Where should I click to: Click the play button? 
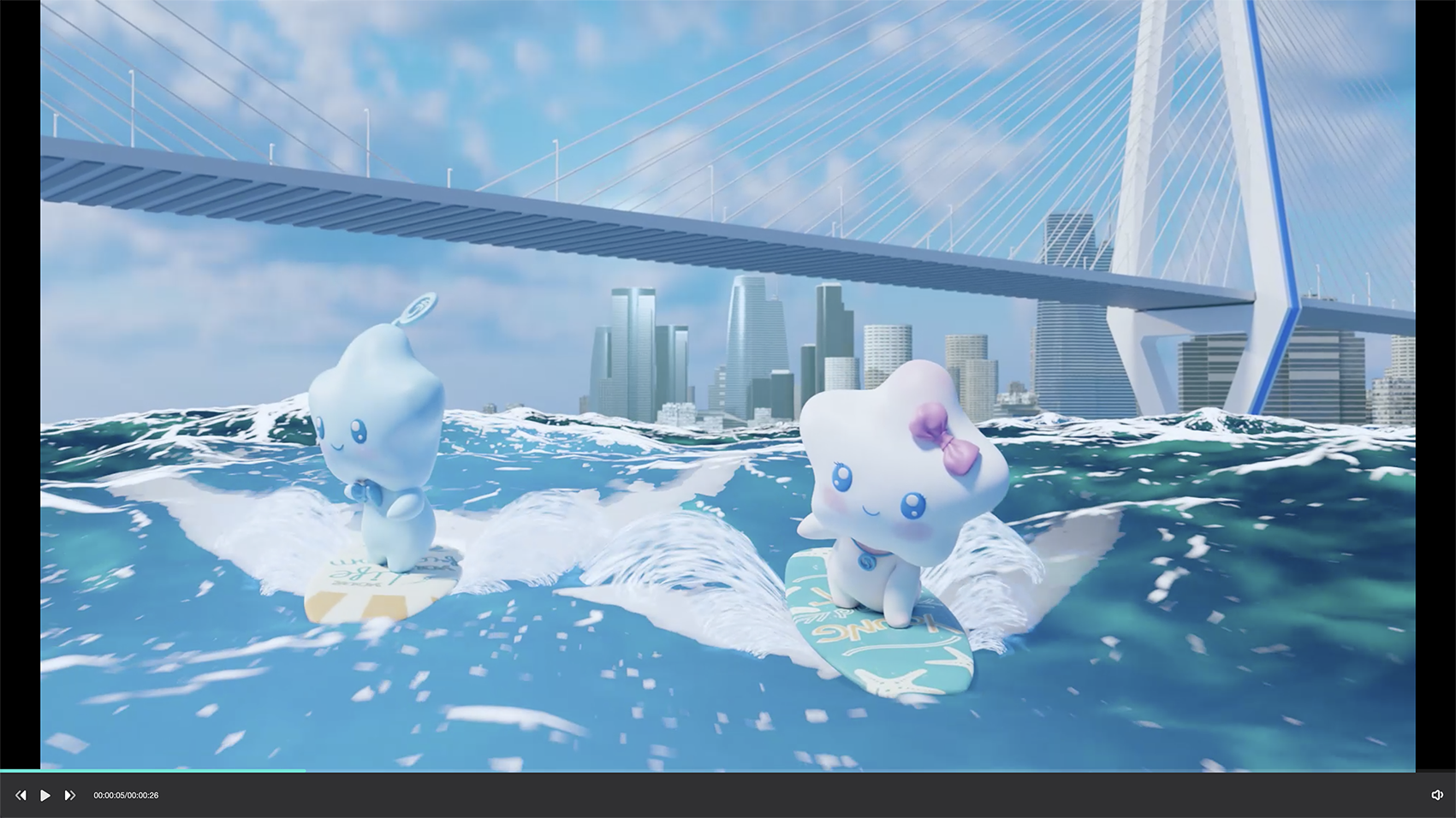tap(45, 796)
